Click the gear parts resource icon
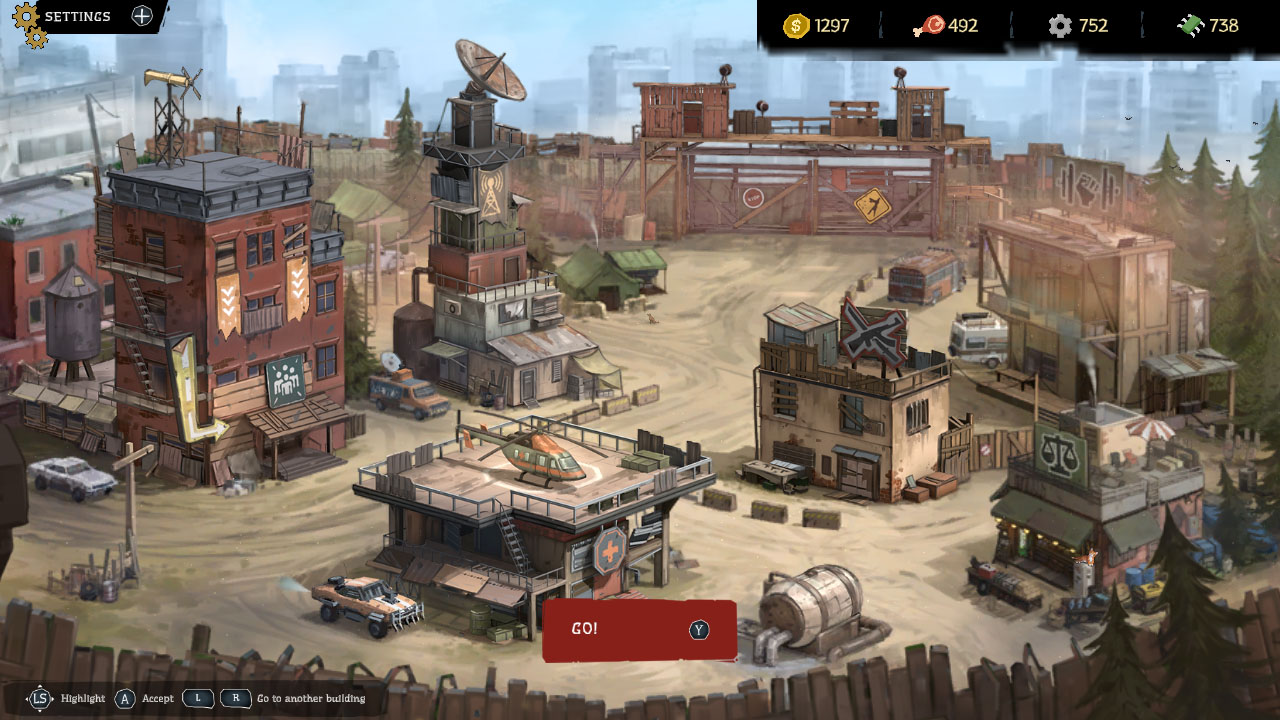Viewport: 1280px width, 720px height. coord(1061,27)
